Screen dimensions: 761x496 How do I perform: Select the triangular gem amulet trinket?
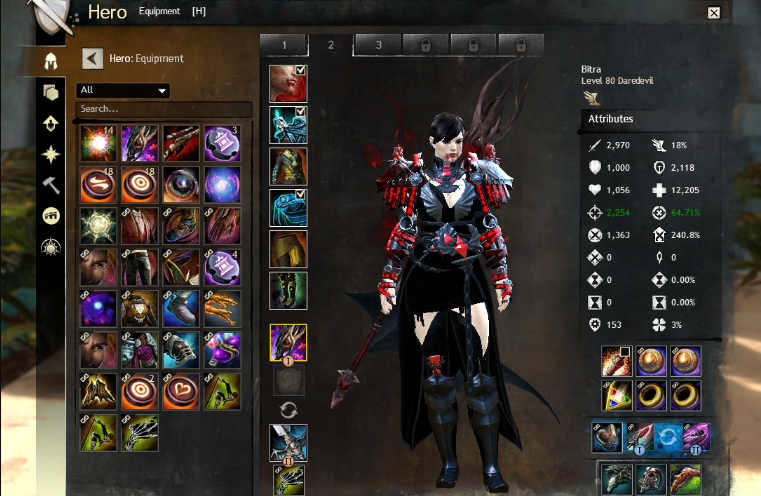click(614, 395)
